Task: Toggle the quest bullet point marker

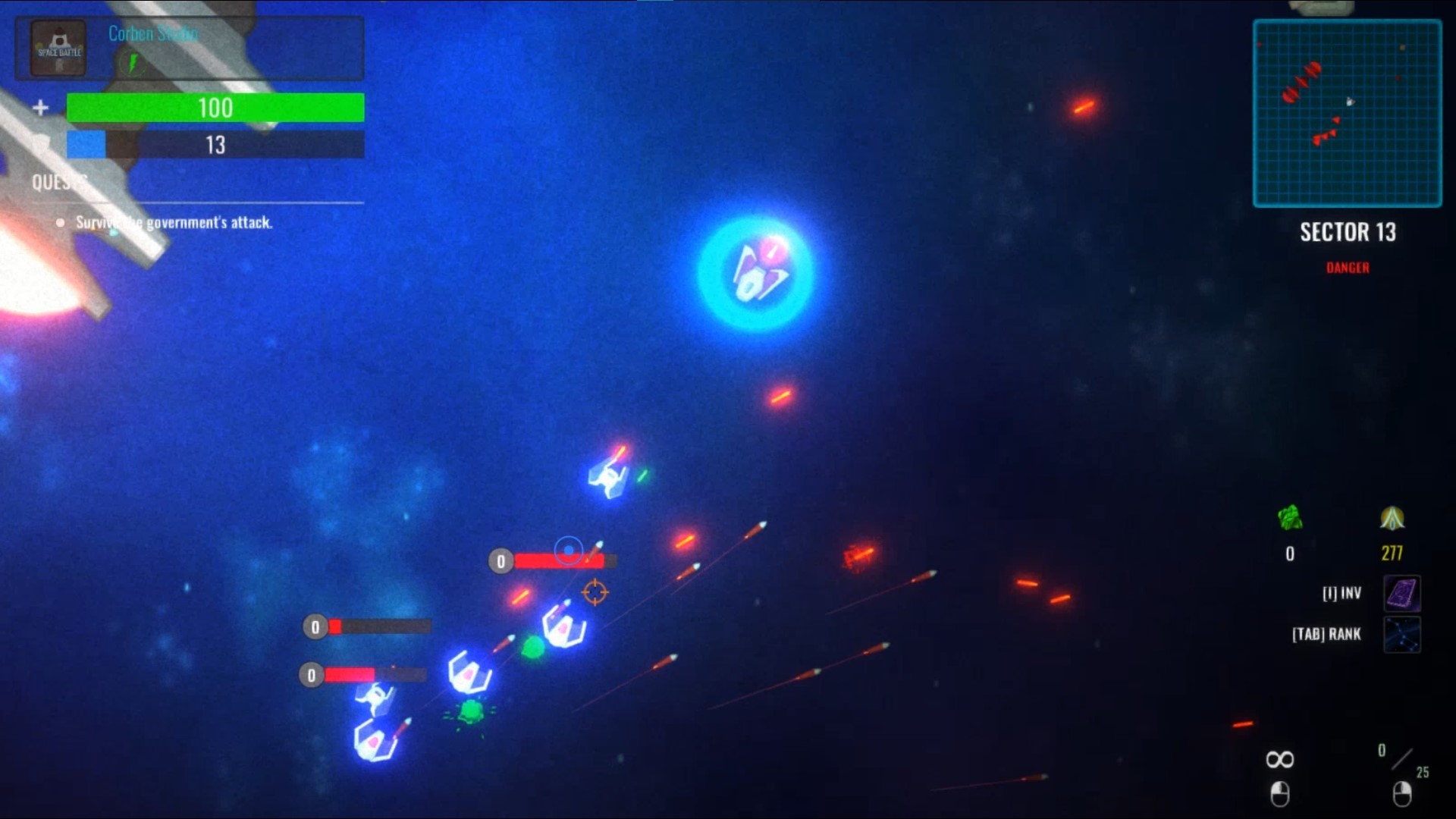Action: point(61,222)
